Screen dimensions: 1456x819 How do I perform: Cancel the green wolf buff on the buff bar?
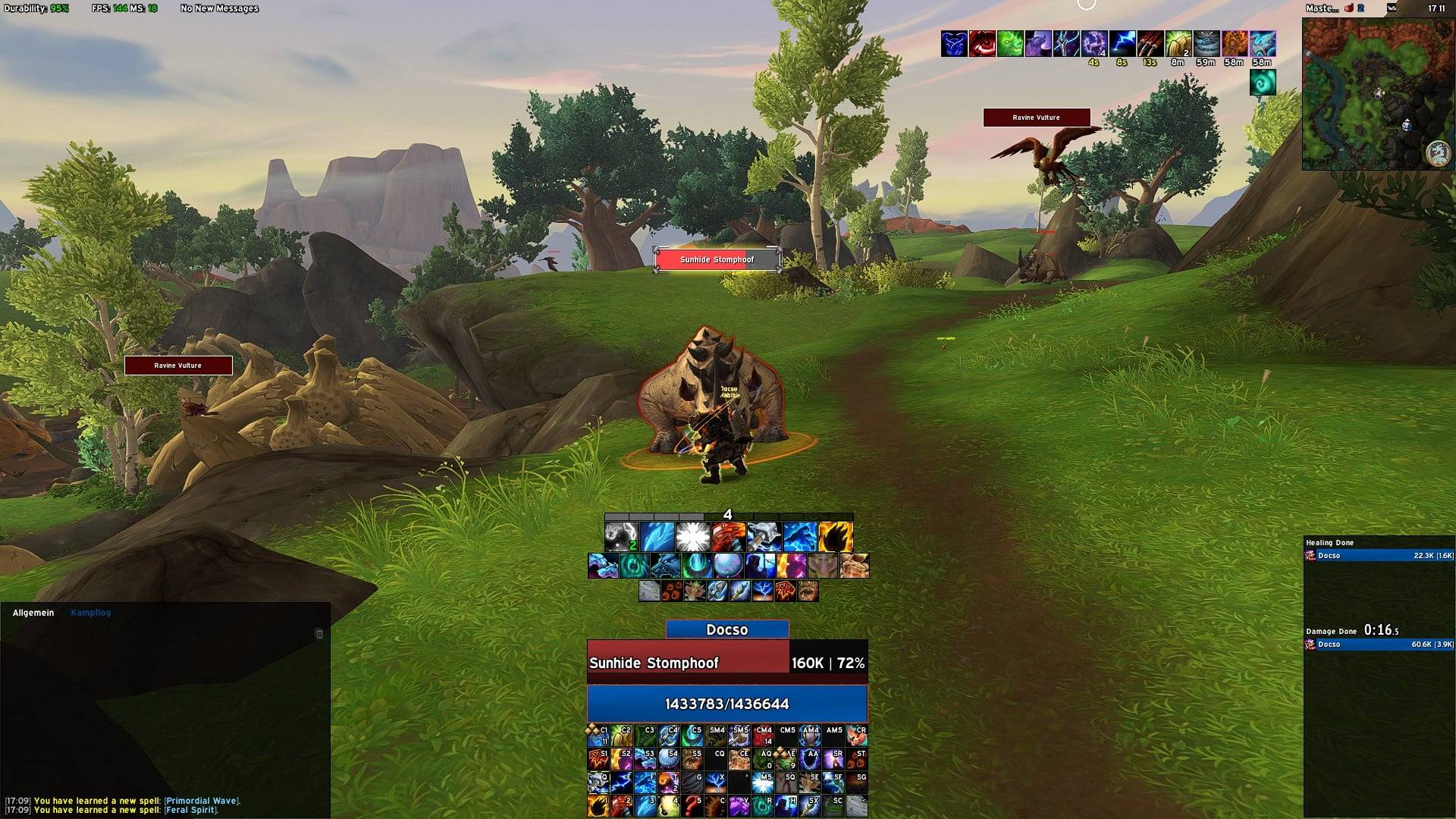(1009, 43)
